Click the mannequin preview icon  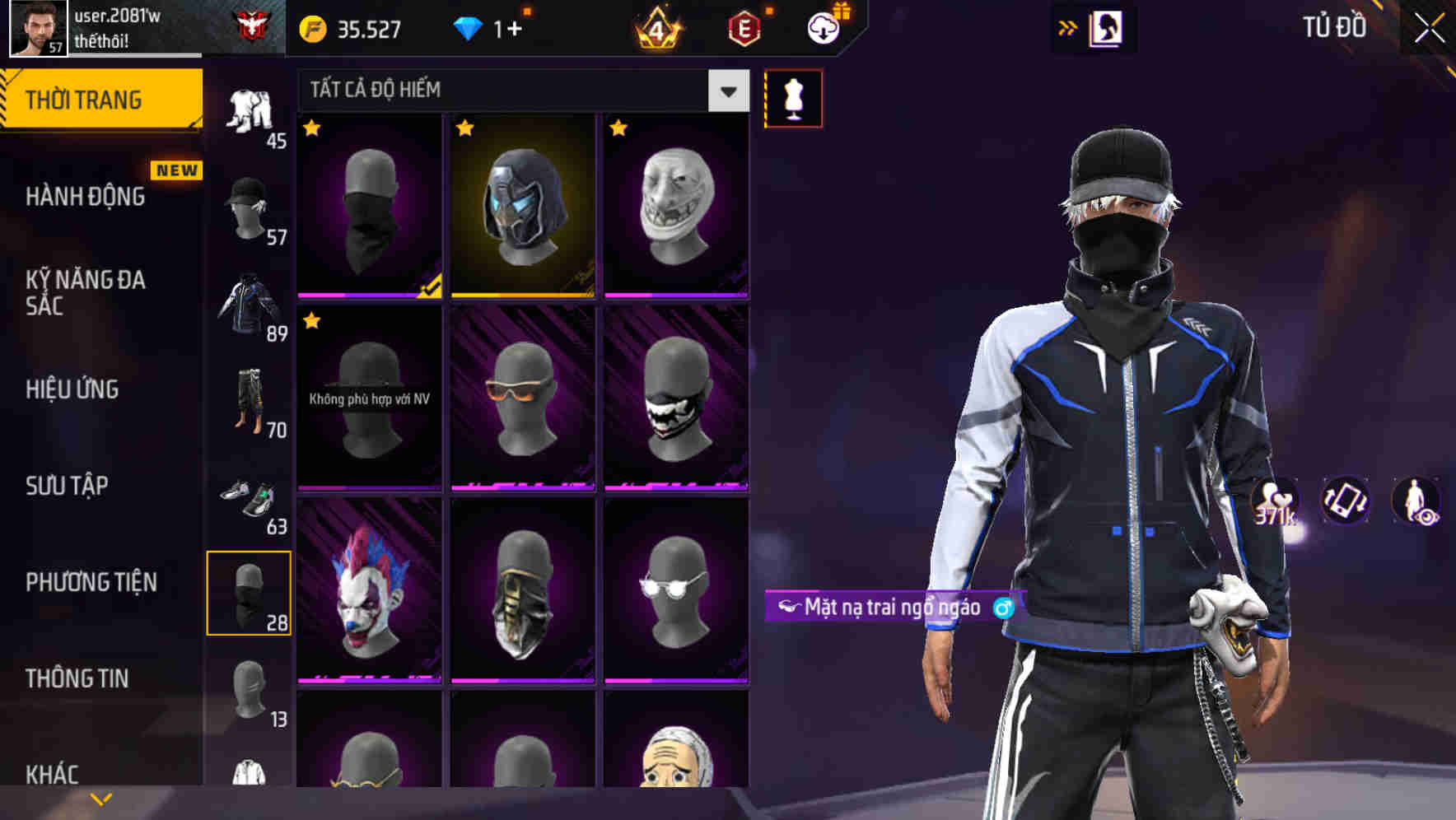792,96
